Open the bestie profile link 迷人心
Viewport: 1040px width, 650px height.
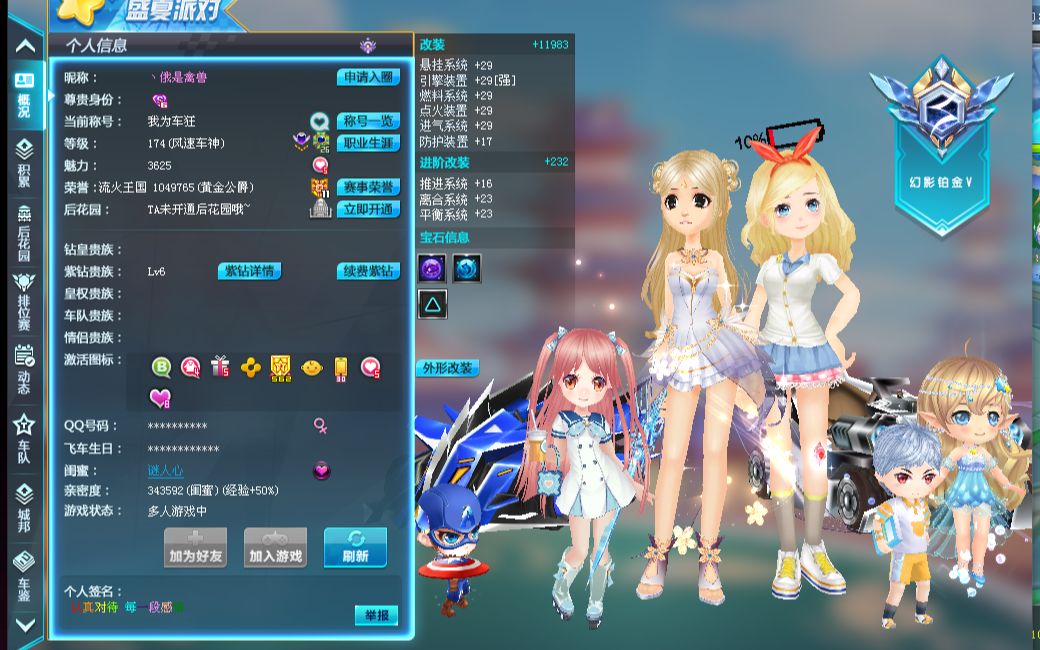pyautogui.click(x=165, y=470)
